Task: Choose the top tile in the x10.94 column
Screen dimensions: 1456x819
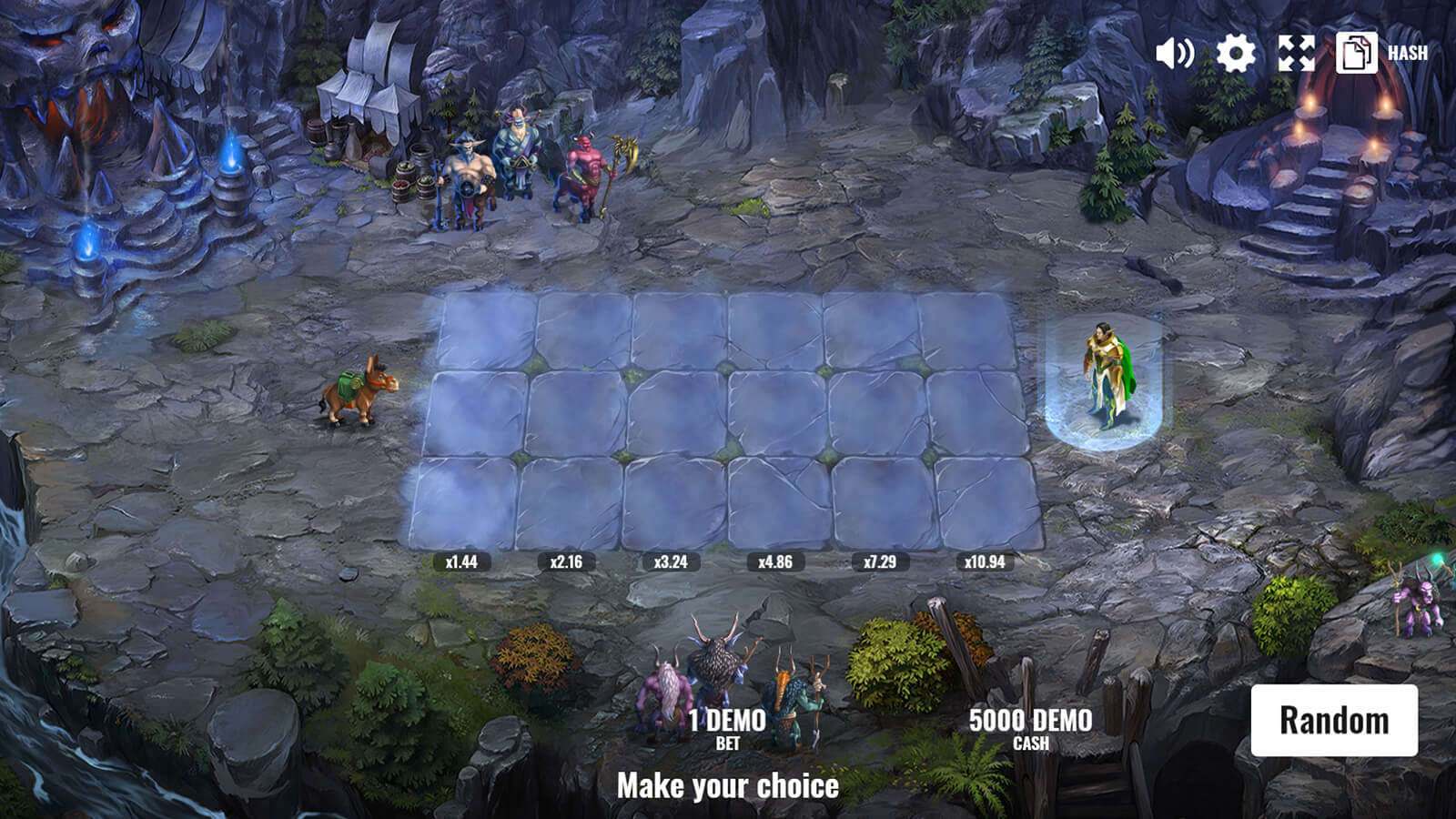Action: [966, 329]
